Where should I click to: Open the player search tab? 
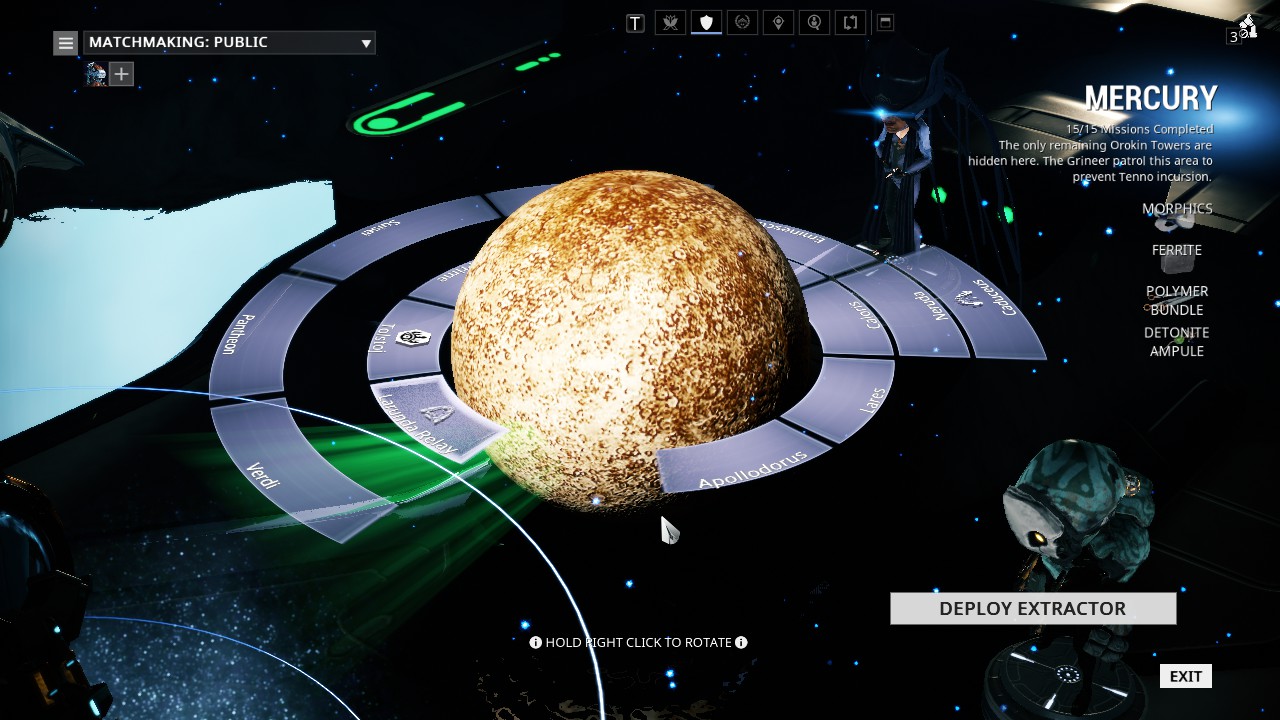pos(814,22)
